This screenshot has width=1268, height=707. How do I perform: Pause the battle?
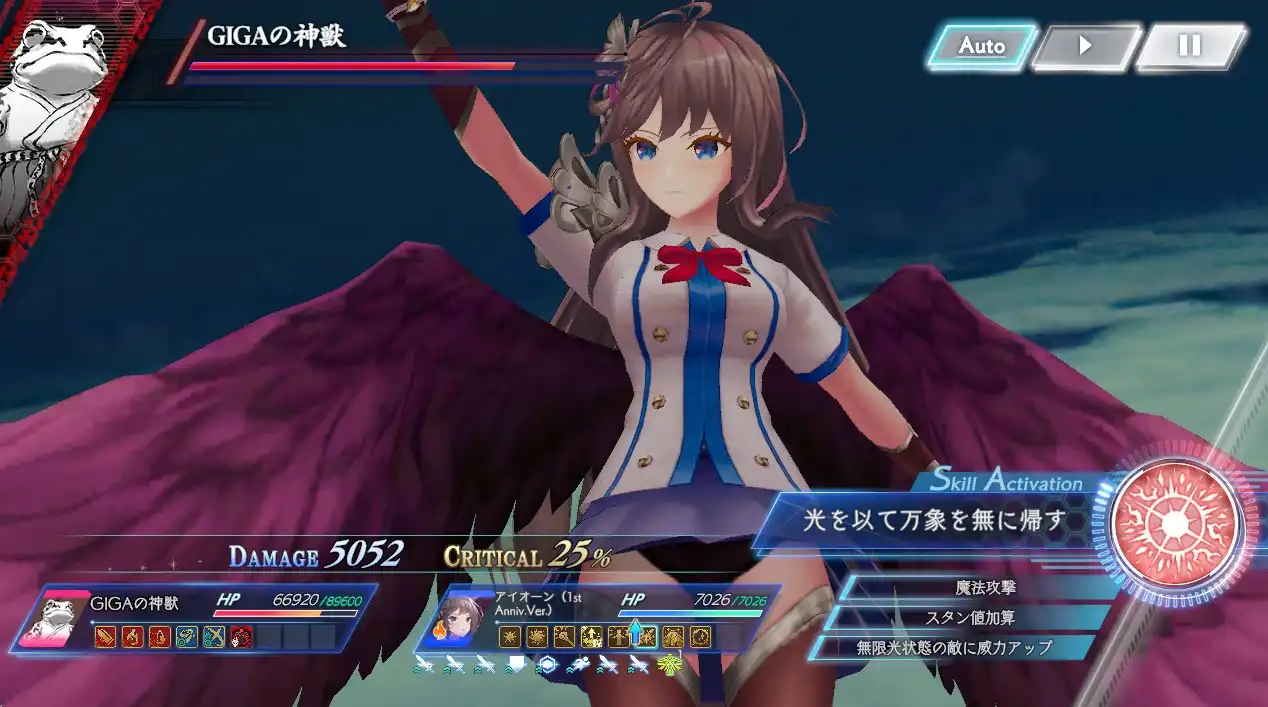(1189, 46)
